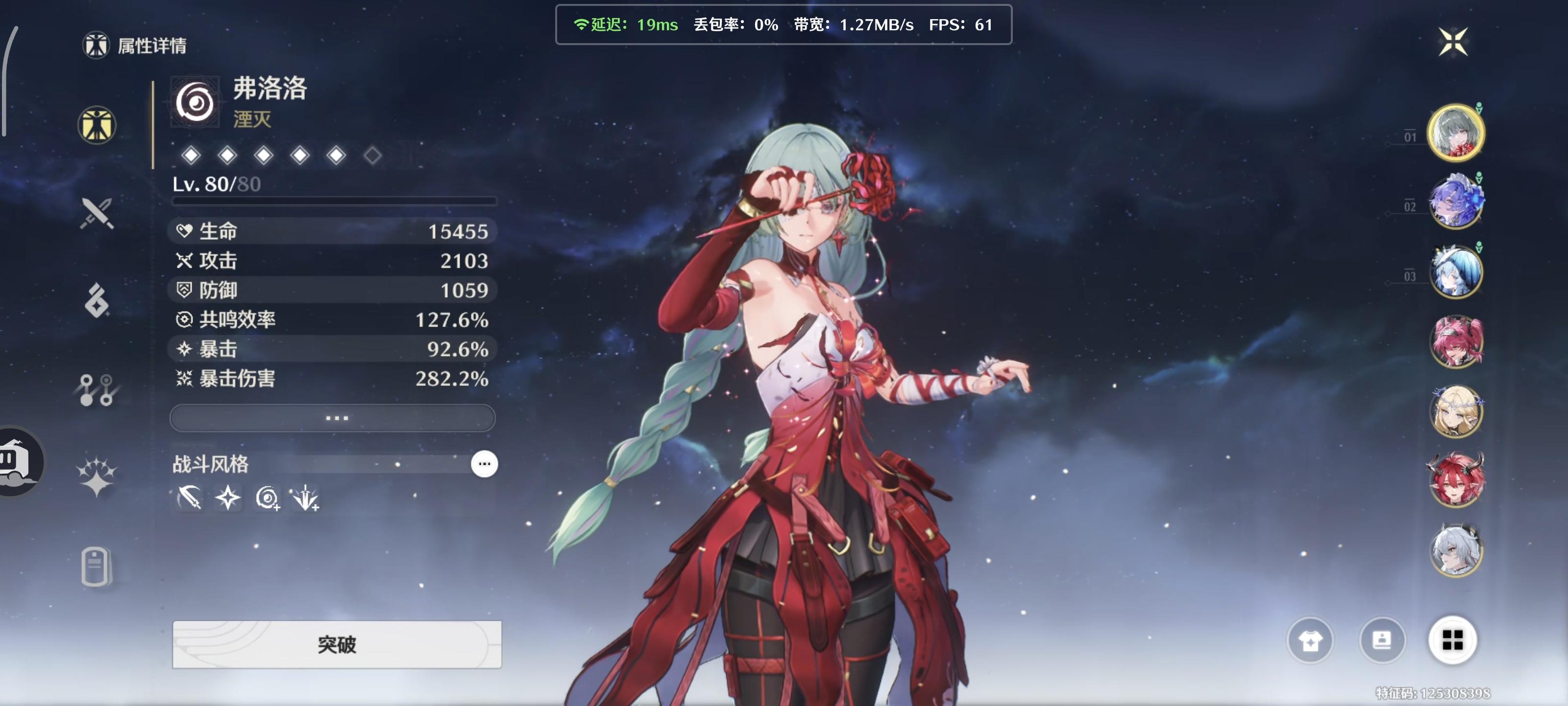Select the star combat style icon
Viewport: 1568px width, 706px height.
[x=228, y=498]
